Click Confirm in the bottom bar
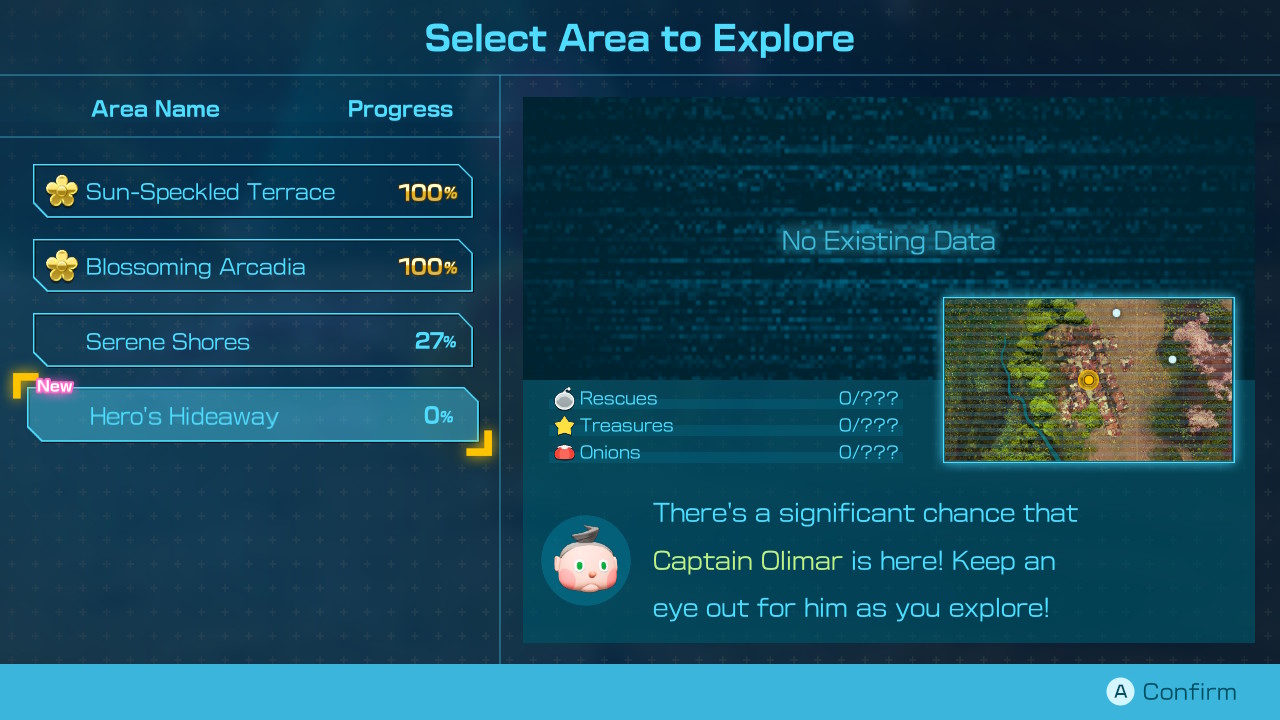This screenshot has width=1280, height=720. (x=1187, y=691)
